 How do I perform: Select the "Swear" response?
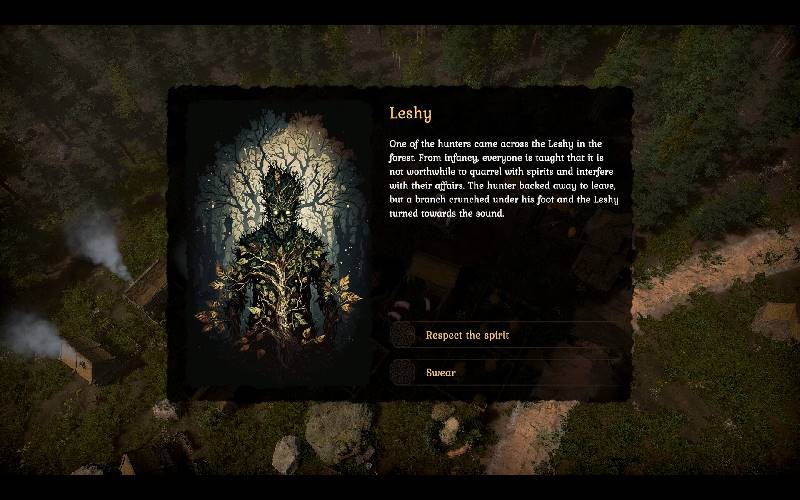tap(441, 373)
